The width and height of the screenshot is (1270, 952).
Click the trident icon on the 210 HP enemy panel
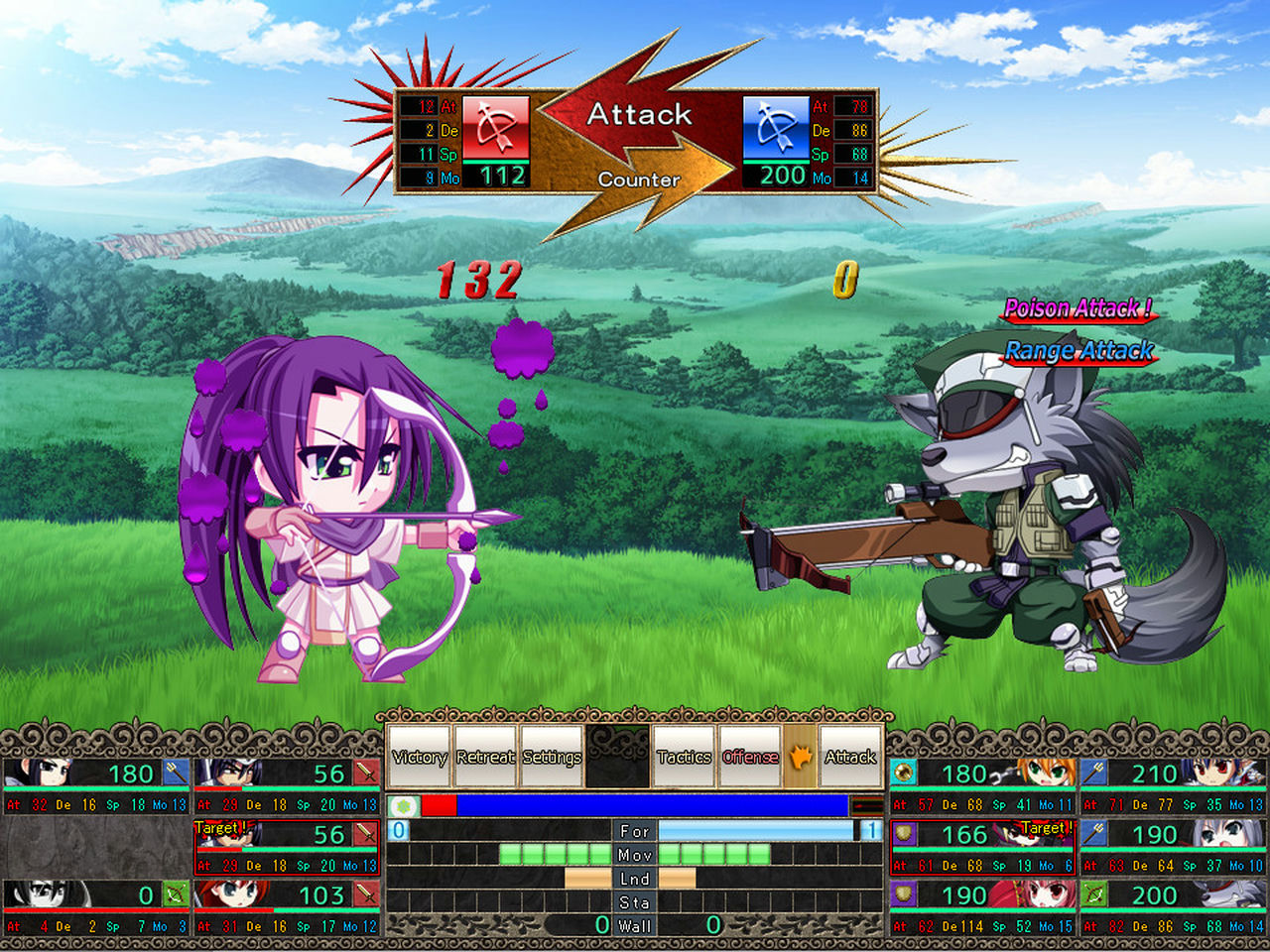click(1093, 773)
